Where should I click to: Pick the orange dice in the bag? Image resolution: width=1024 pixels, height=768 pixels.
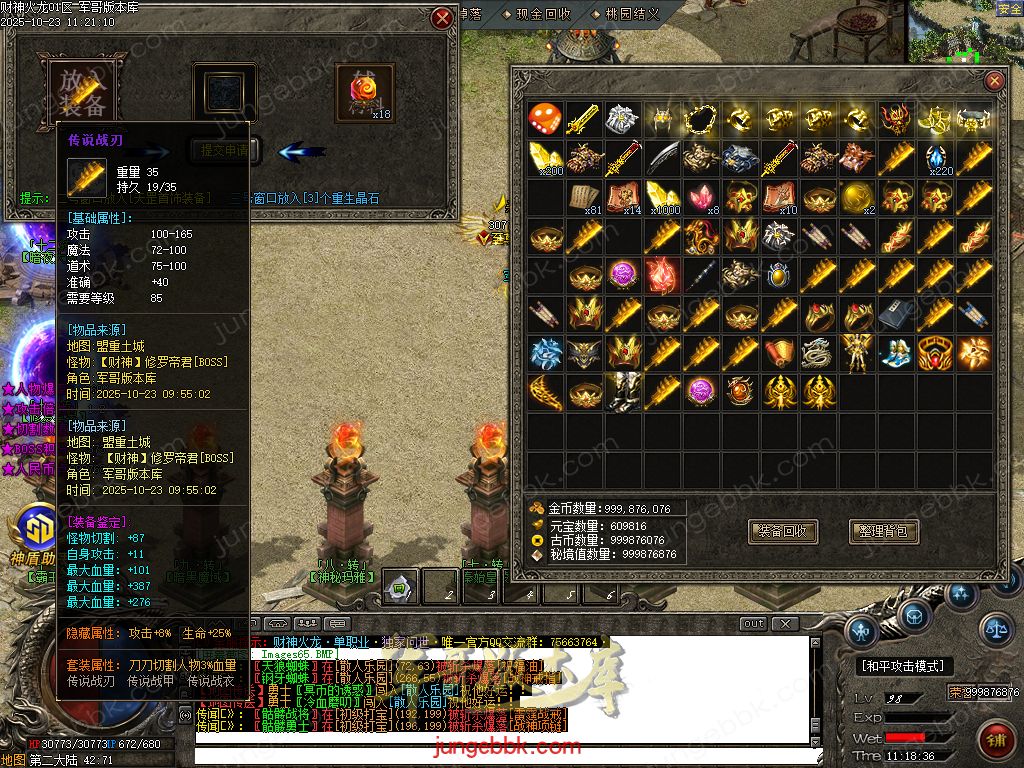(x=544, y=119)
